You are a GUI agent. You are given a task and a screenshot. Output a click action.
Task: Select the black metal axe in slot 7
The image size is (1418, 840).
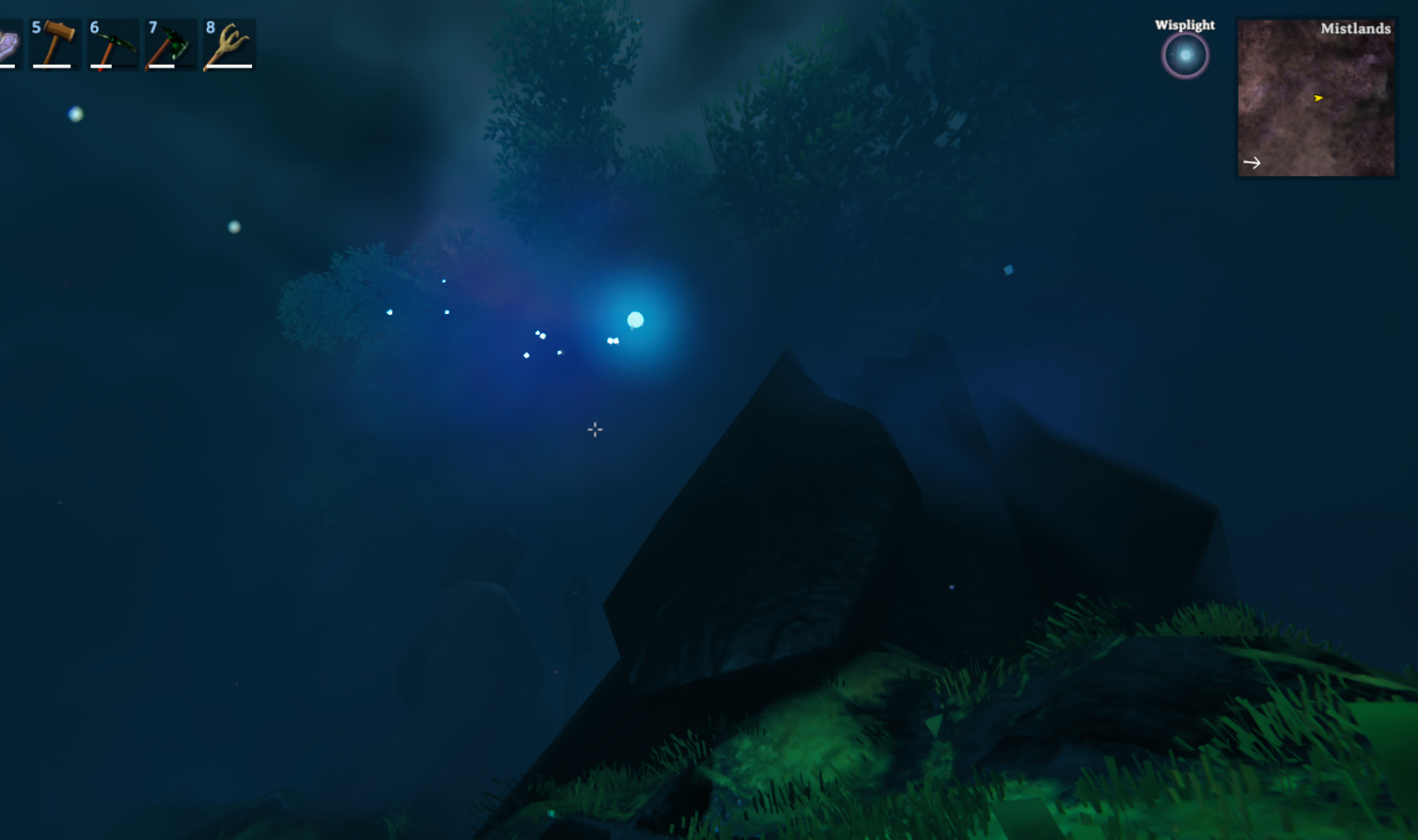click(171, 43)
